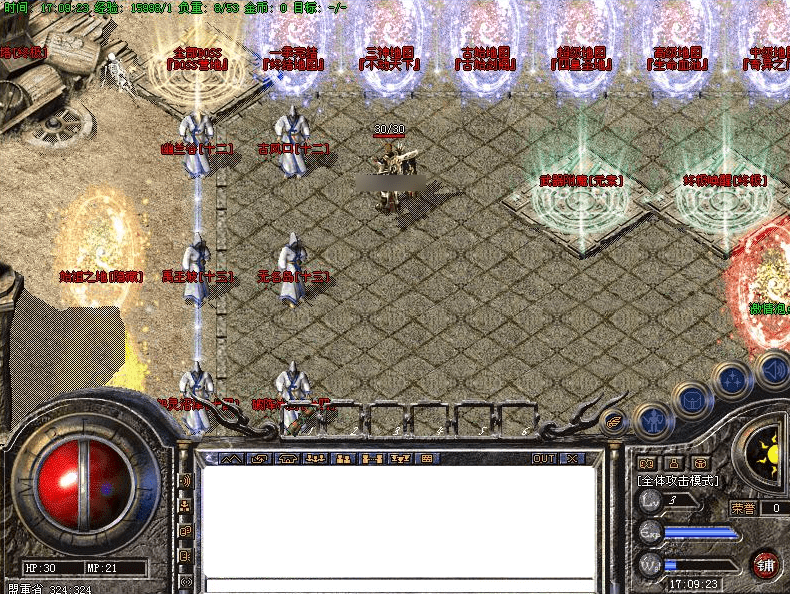
Task: Switch the 全体攻击模式 attack mode label
Action: [676, 481]
